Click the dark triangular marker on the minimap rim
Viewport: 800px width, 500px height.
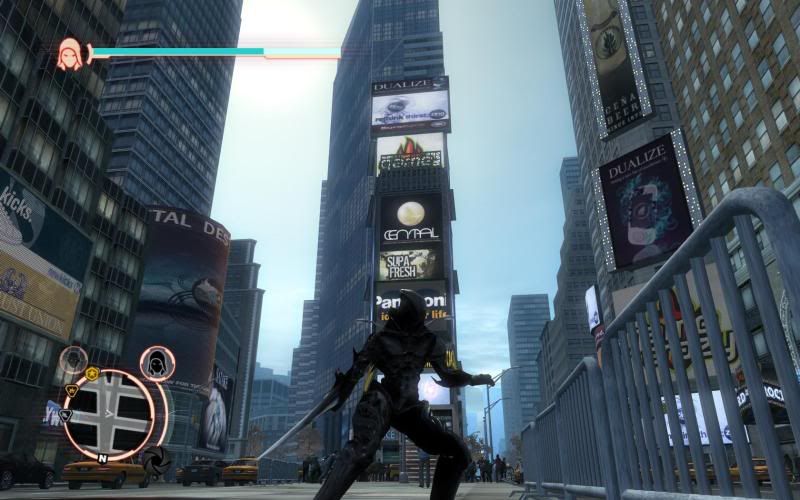pyautogui.click(x=65, y=414)
